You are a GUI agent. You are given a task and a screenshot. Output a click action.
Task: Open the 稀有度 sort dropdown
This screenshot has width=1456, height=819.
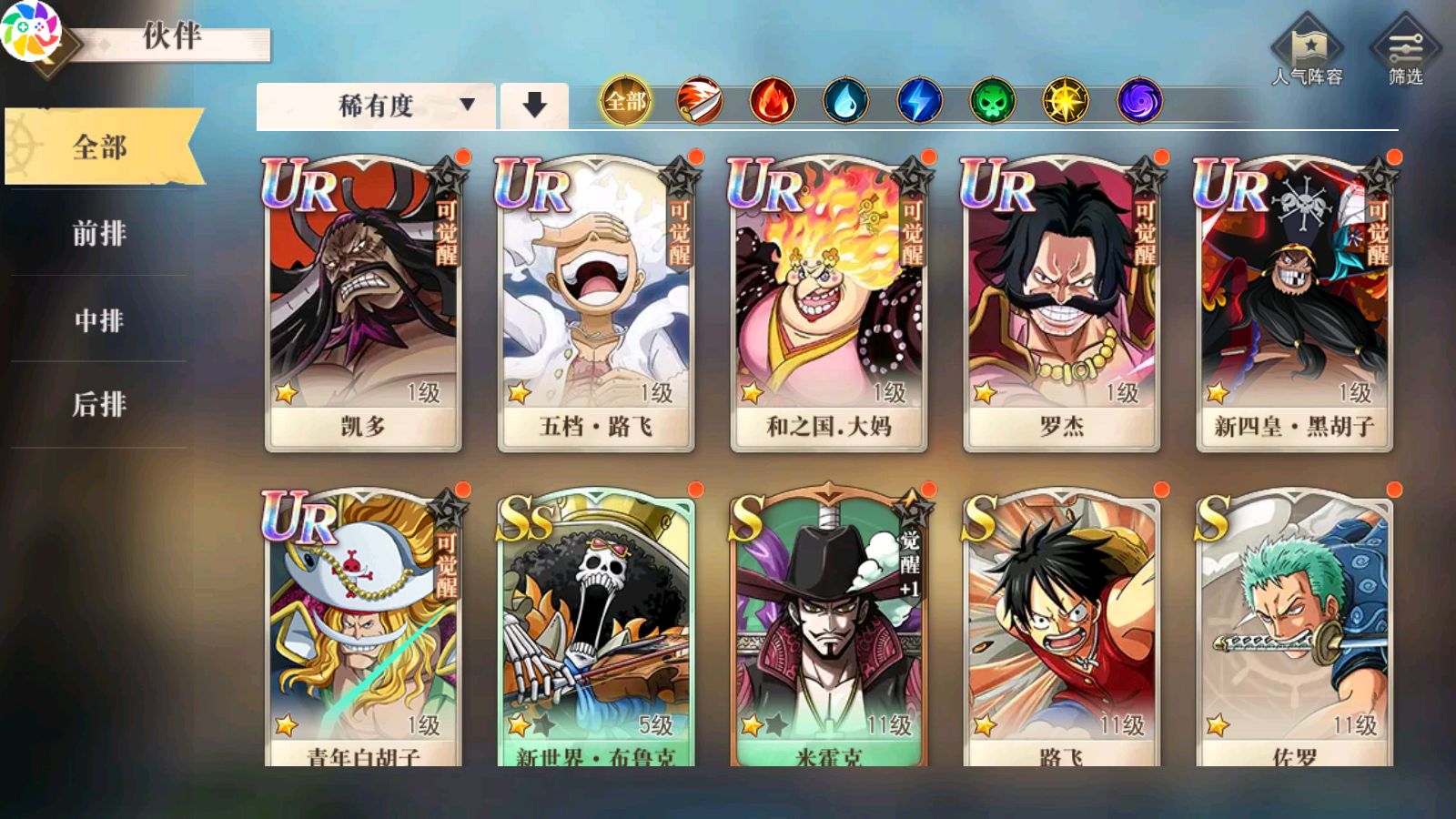(376, 106)
